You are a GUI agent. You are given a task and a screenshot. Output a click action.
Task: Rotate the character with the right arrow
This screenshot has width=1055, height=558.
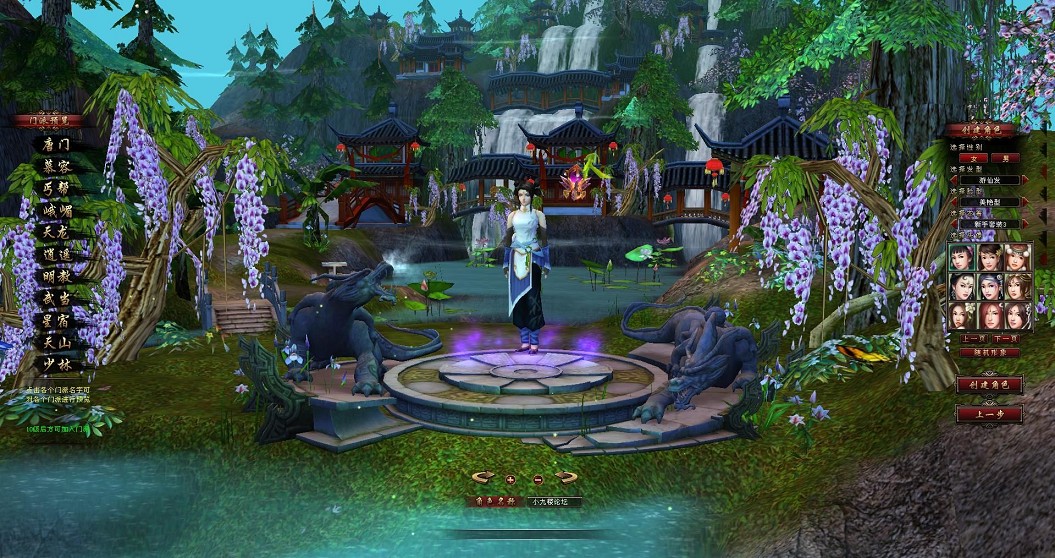pyautogui.click(x=567, y=477)
